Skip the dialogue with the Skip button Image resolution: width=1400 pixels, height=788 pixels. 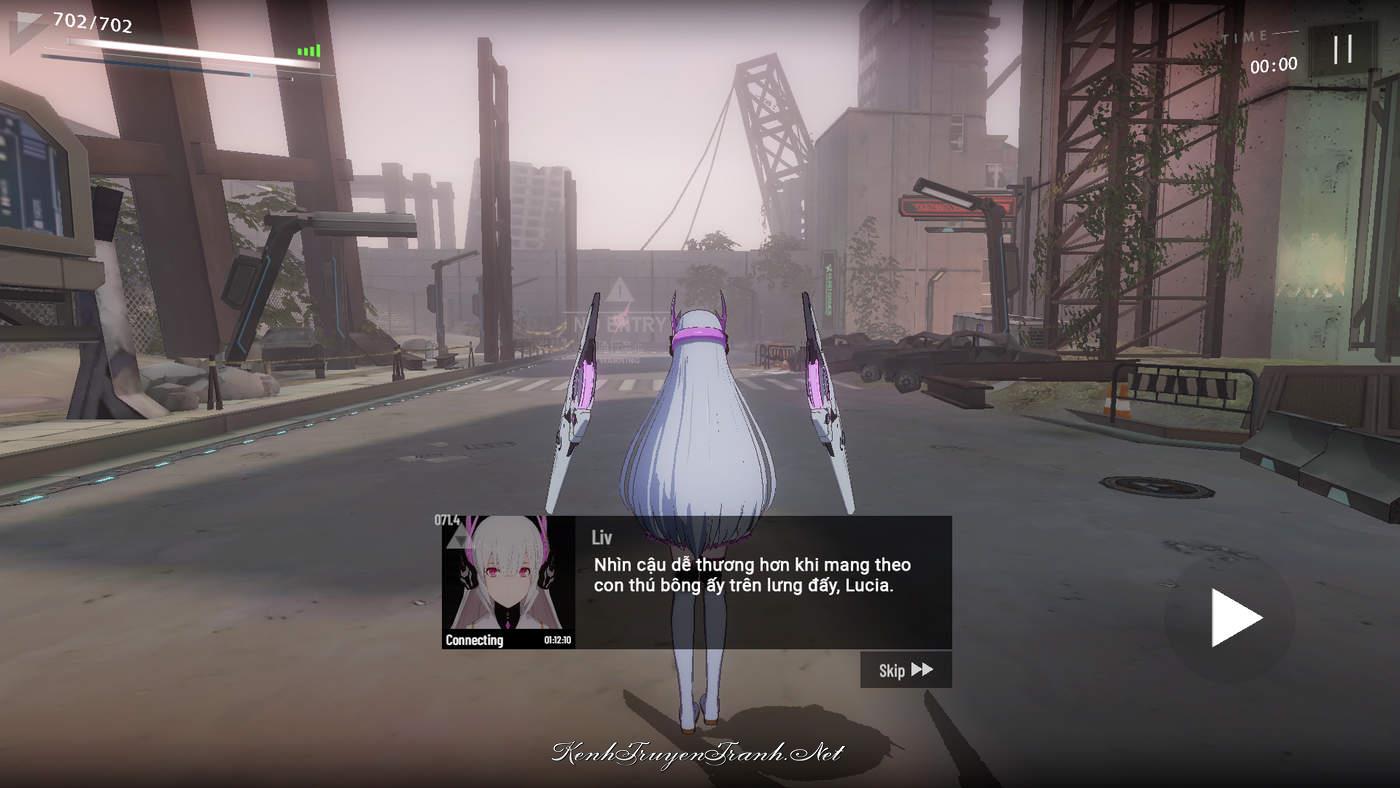[906, 670]
